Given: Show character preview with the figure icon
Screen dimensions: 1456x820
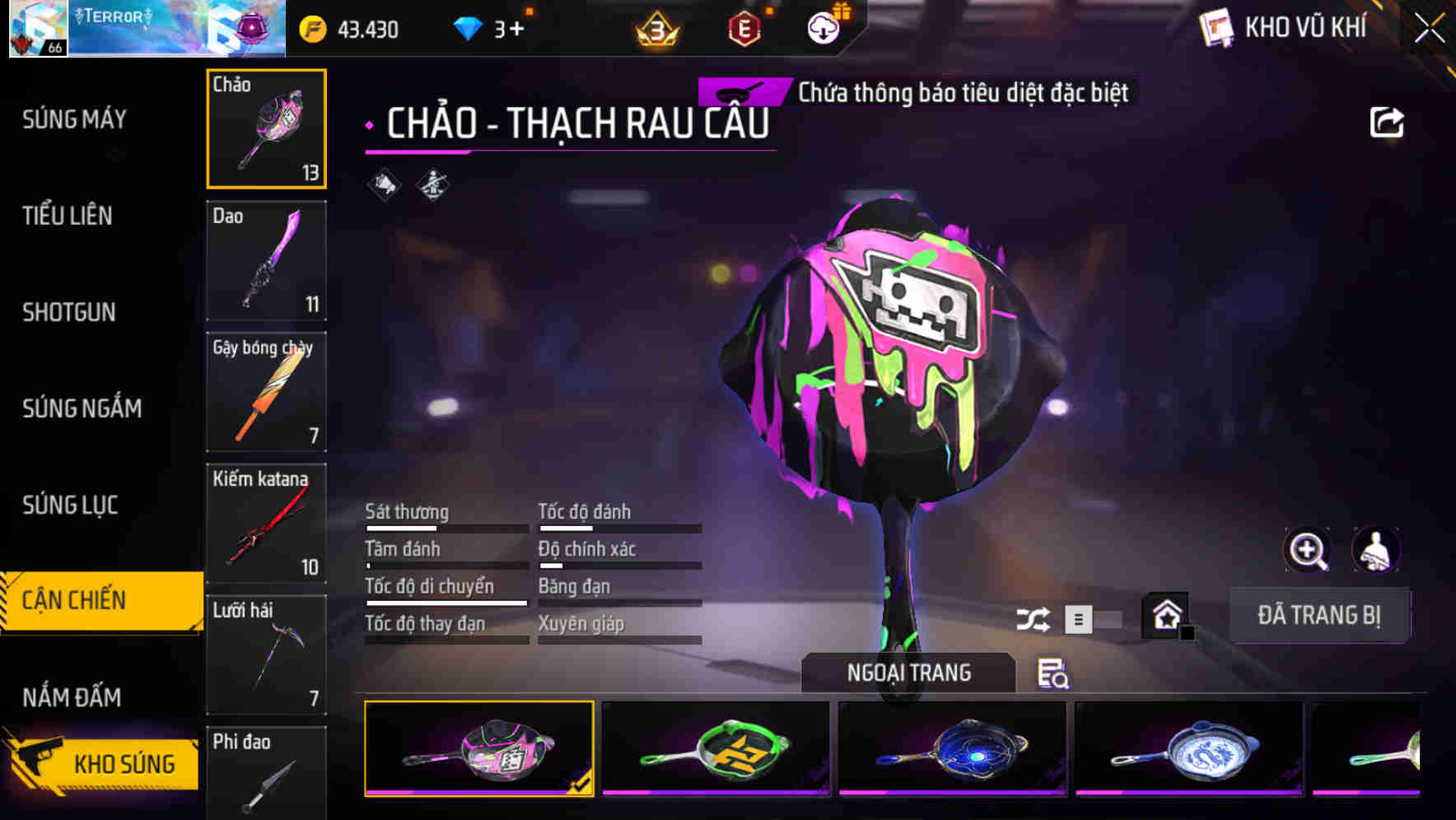Looking at the screenshot, I should [x=1376, y=550].
